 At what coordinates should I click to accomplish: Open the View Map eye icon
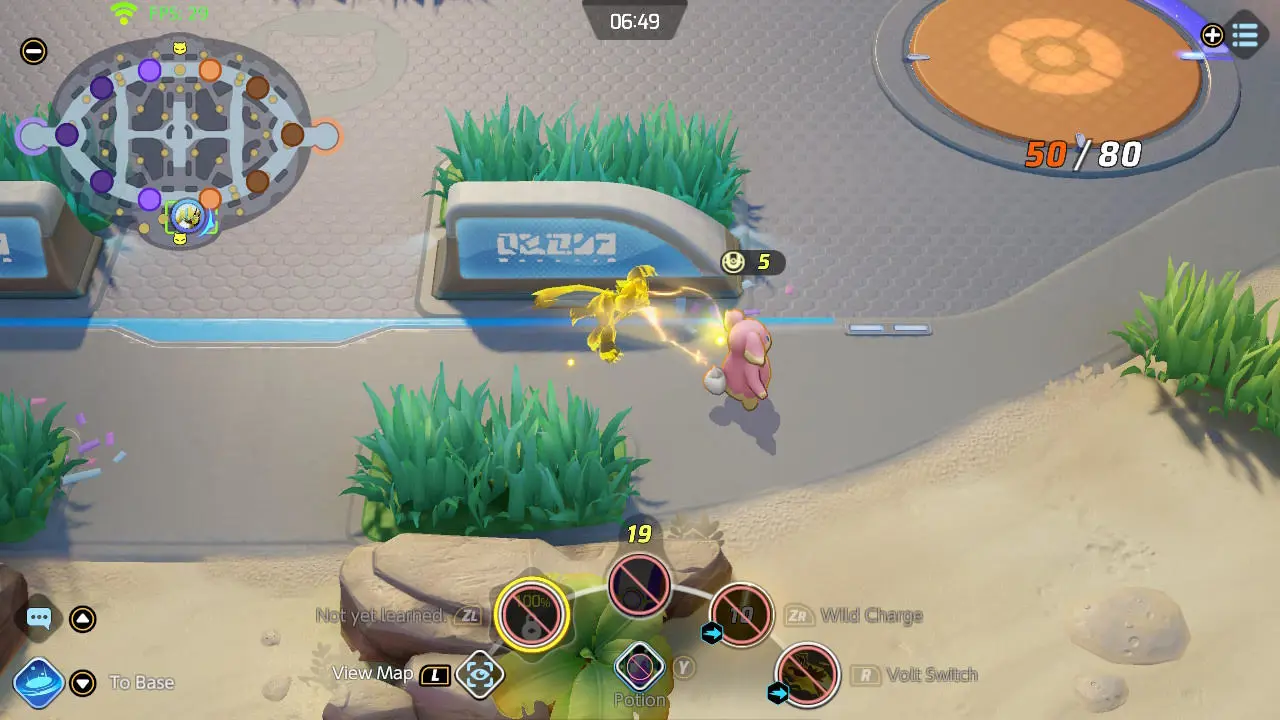[x=480, y=674]
